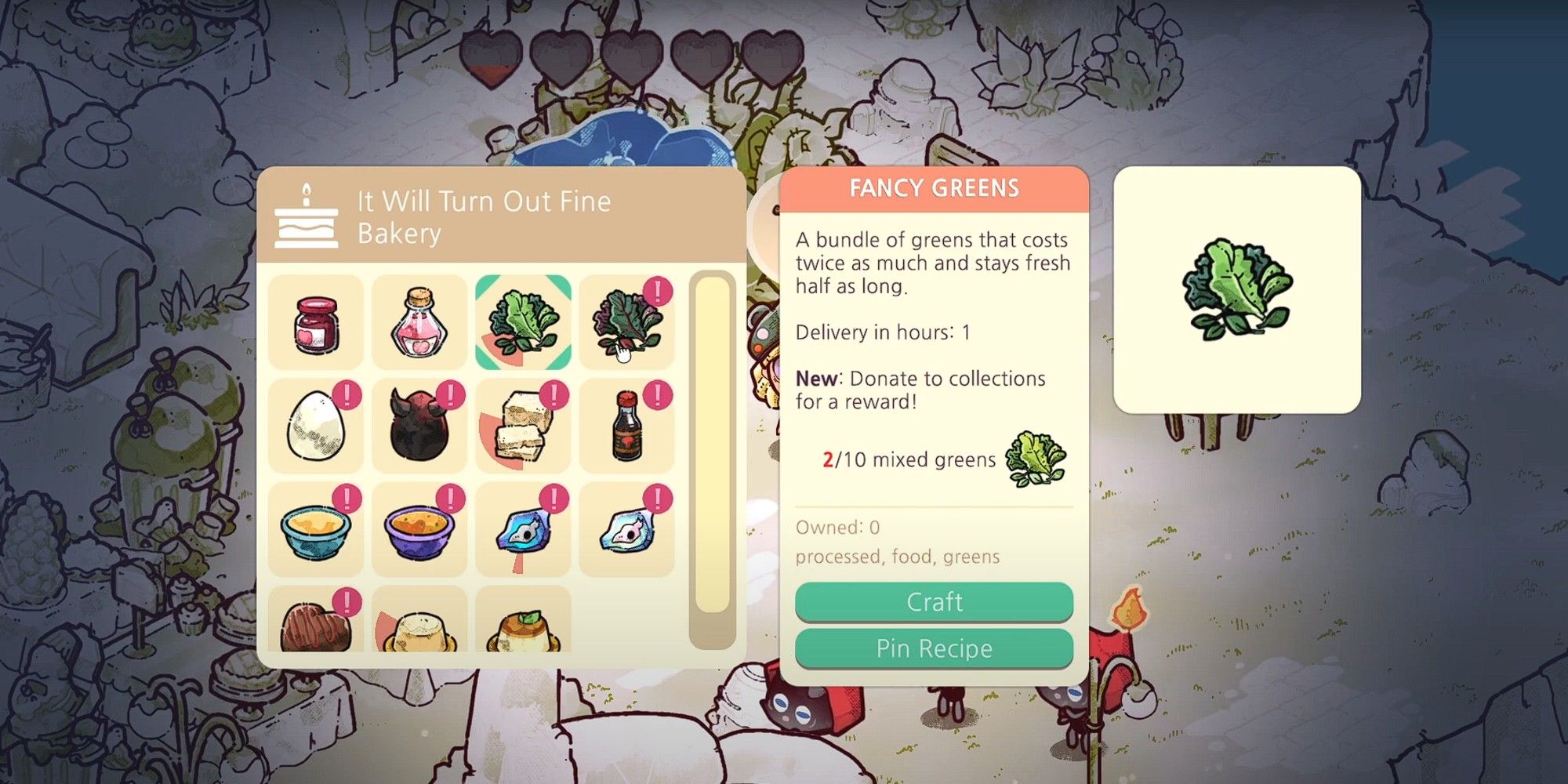Click the Pin Recipe button
Screen dimensions: 1568x784
click(933, 648)
